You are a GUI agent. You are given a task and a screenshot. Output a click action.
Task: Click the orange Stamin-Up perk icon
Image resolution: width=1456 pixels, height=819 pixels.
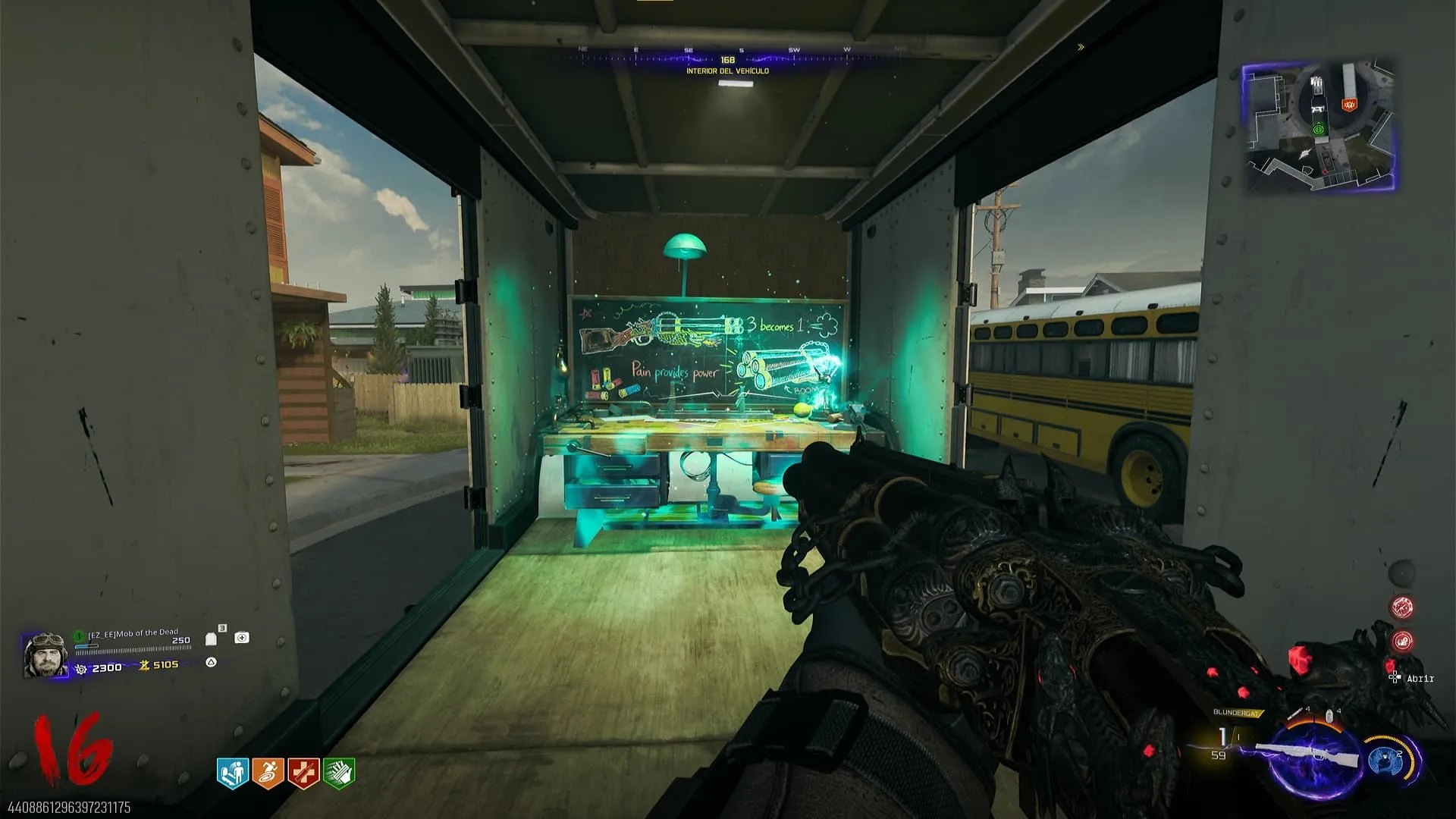pos(268,773)
